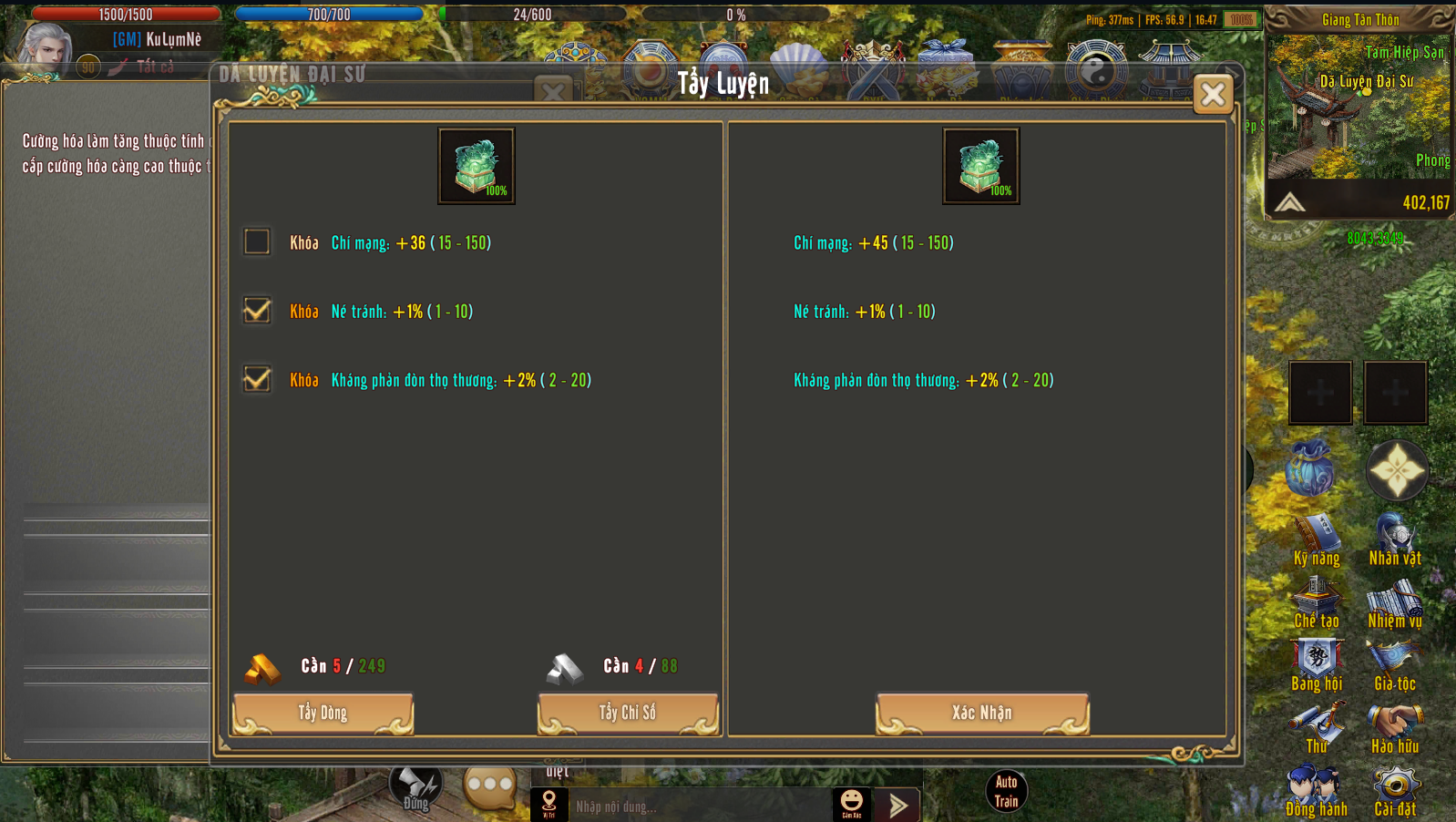Open the Nhiệm vụ quest log
This screenshot has width=1456, height=822.
click(x=1395, y=602)
